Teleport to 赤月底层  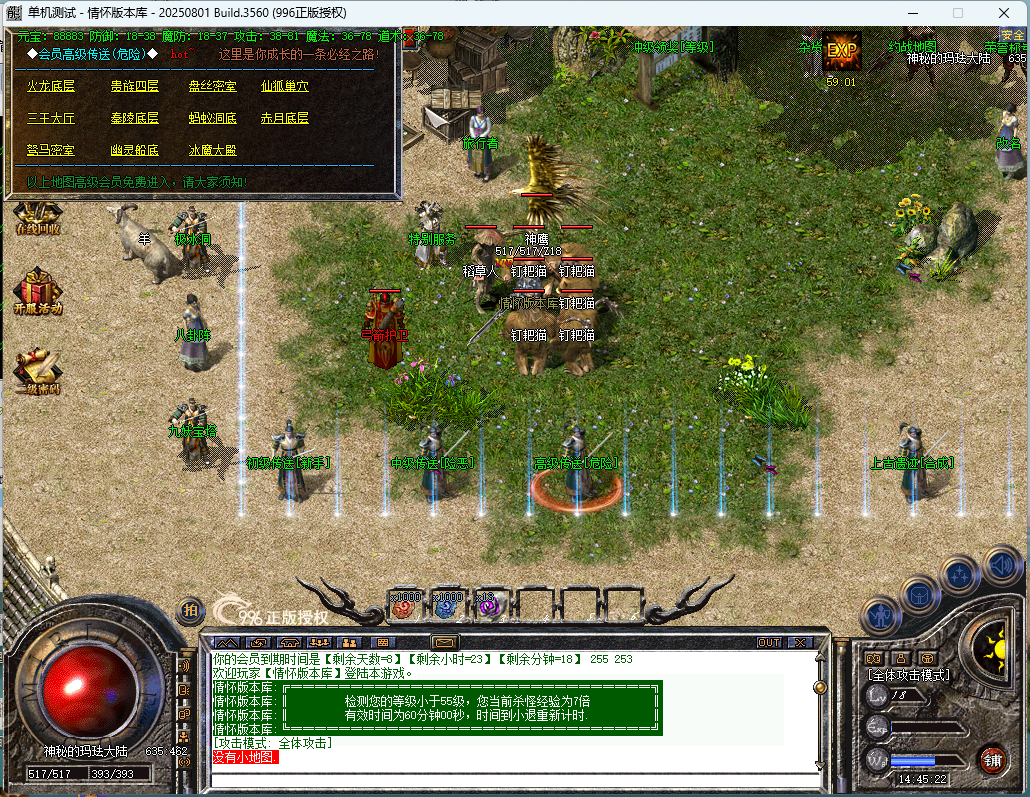tap(285, 118)
